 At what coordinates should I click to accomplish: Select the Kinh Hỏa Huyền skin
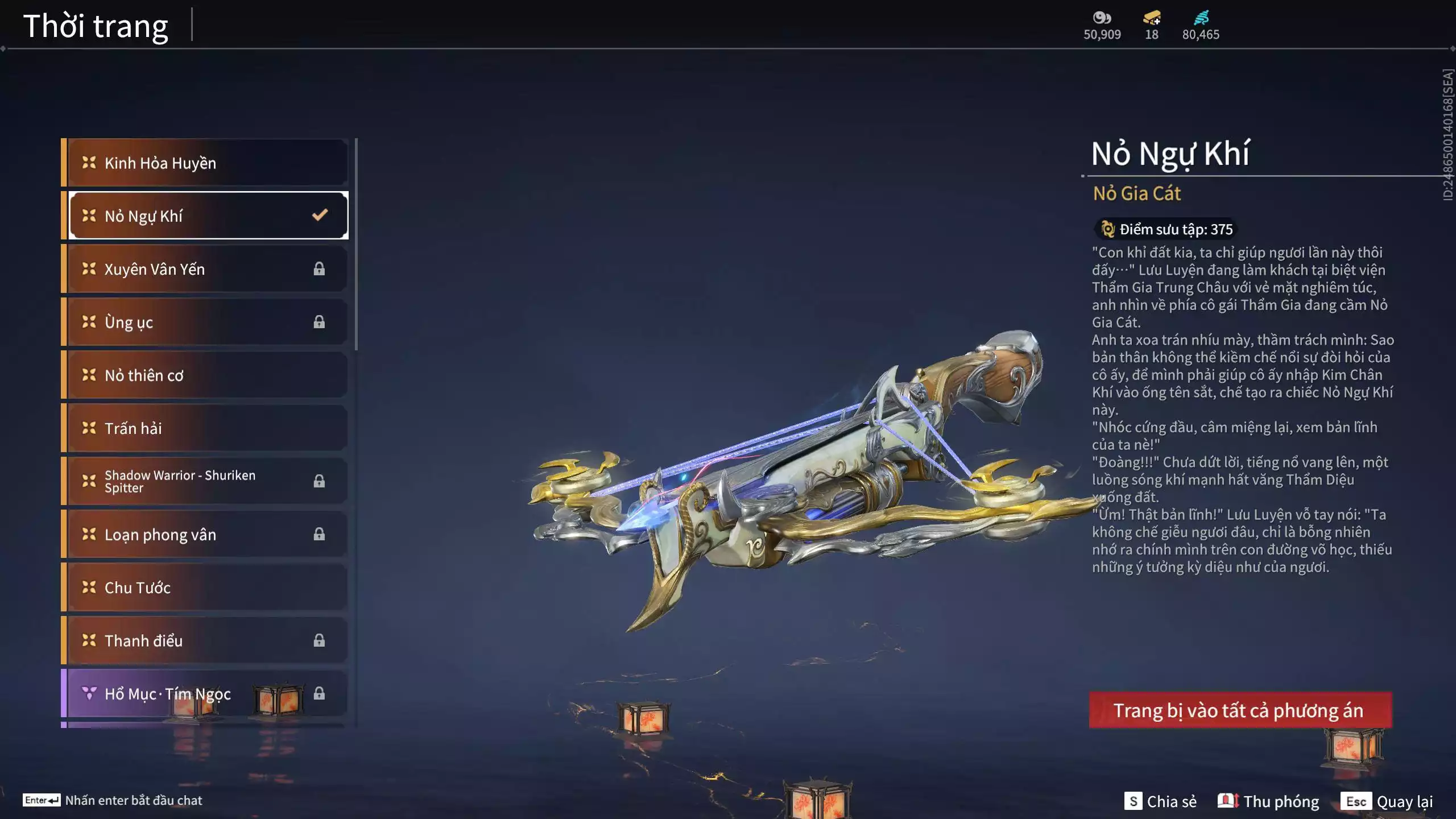click(208, 163)
